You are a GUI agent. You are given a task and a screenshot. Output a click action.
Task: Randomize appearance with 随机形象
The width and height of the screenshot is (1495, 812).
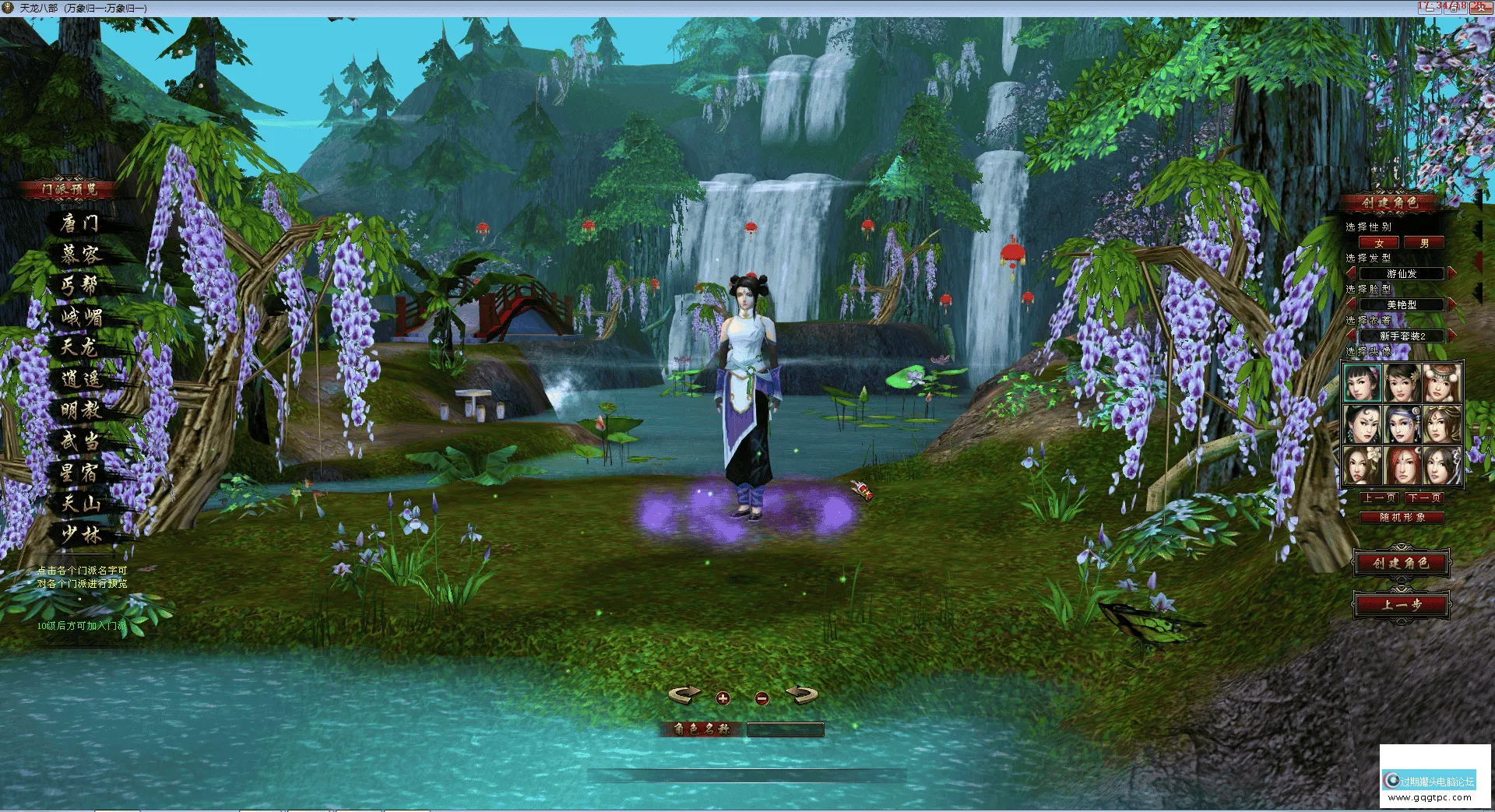click(x=1402, y=517)
